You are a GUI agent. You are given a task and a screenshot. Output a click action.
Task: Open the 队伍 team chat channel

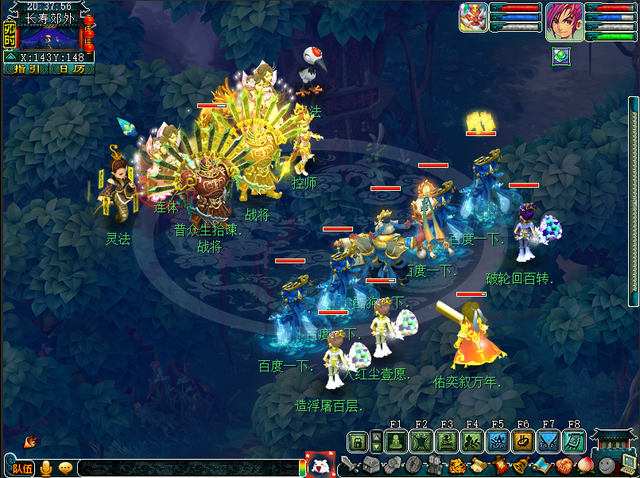(21, 467)
